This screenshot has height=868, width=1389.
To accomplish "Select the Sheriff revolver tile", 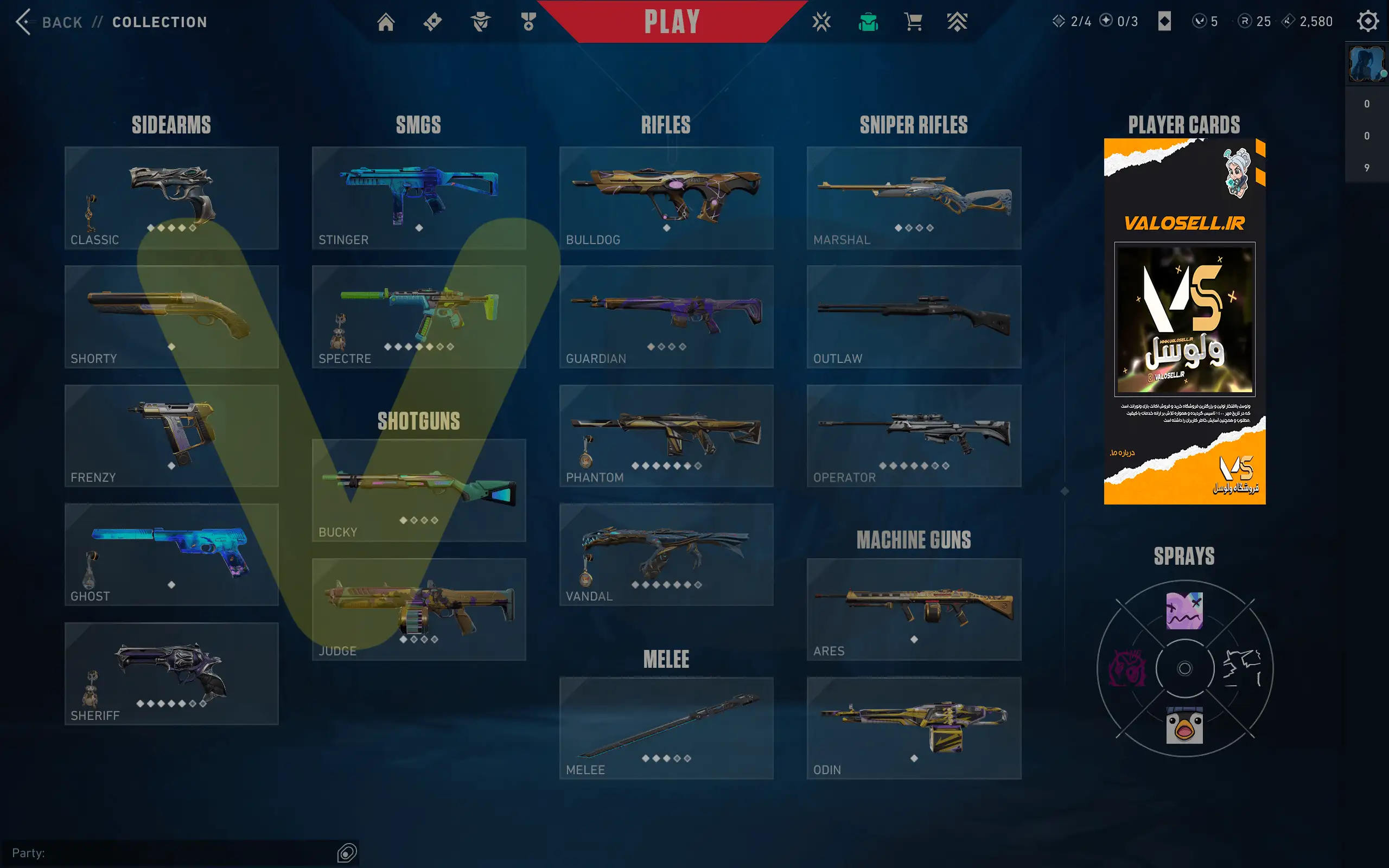I will (171, 673).
